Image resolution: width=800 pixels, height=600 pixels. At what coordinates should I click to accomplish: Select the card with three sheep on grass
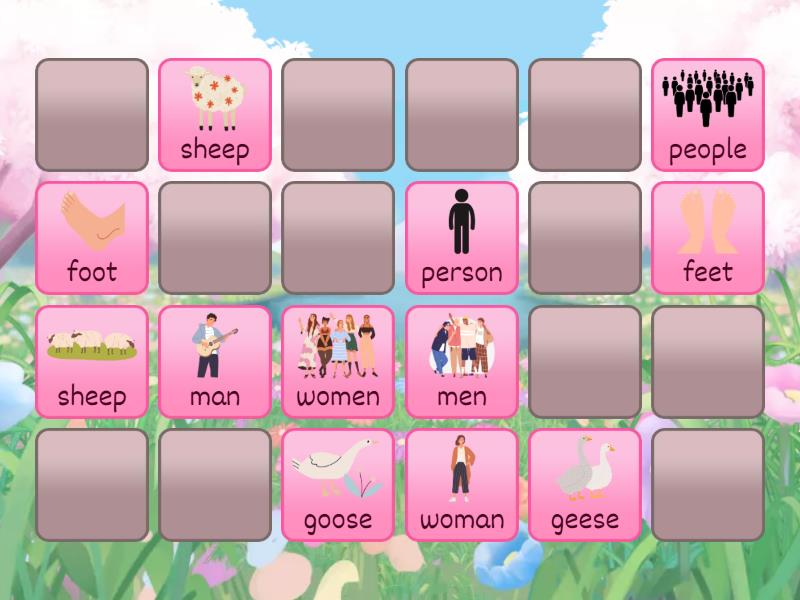click(92, 361)
